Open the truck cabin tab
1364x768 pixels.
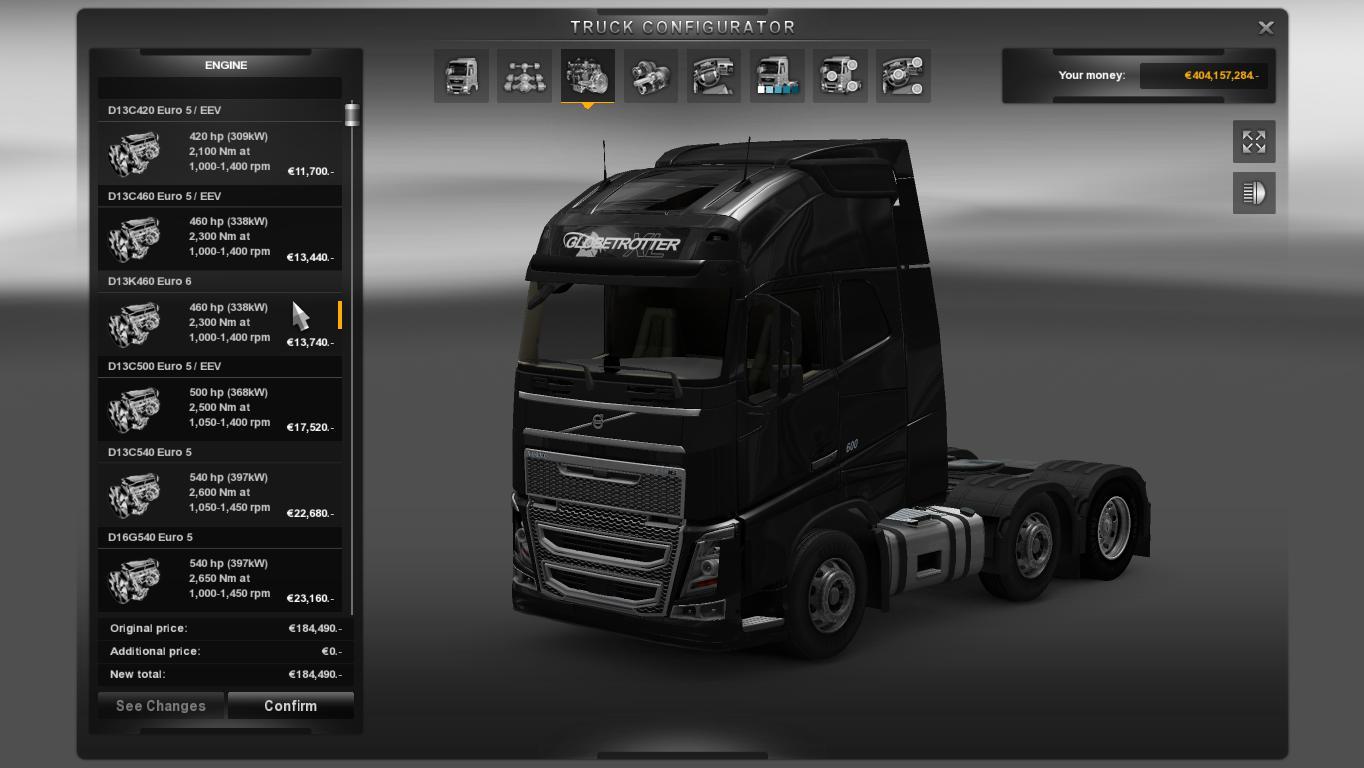(x=461, y=76)
